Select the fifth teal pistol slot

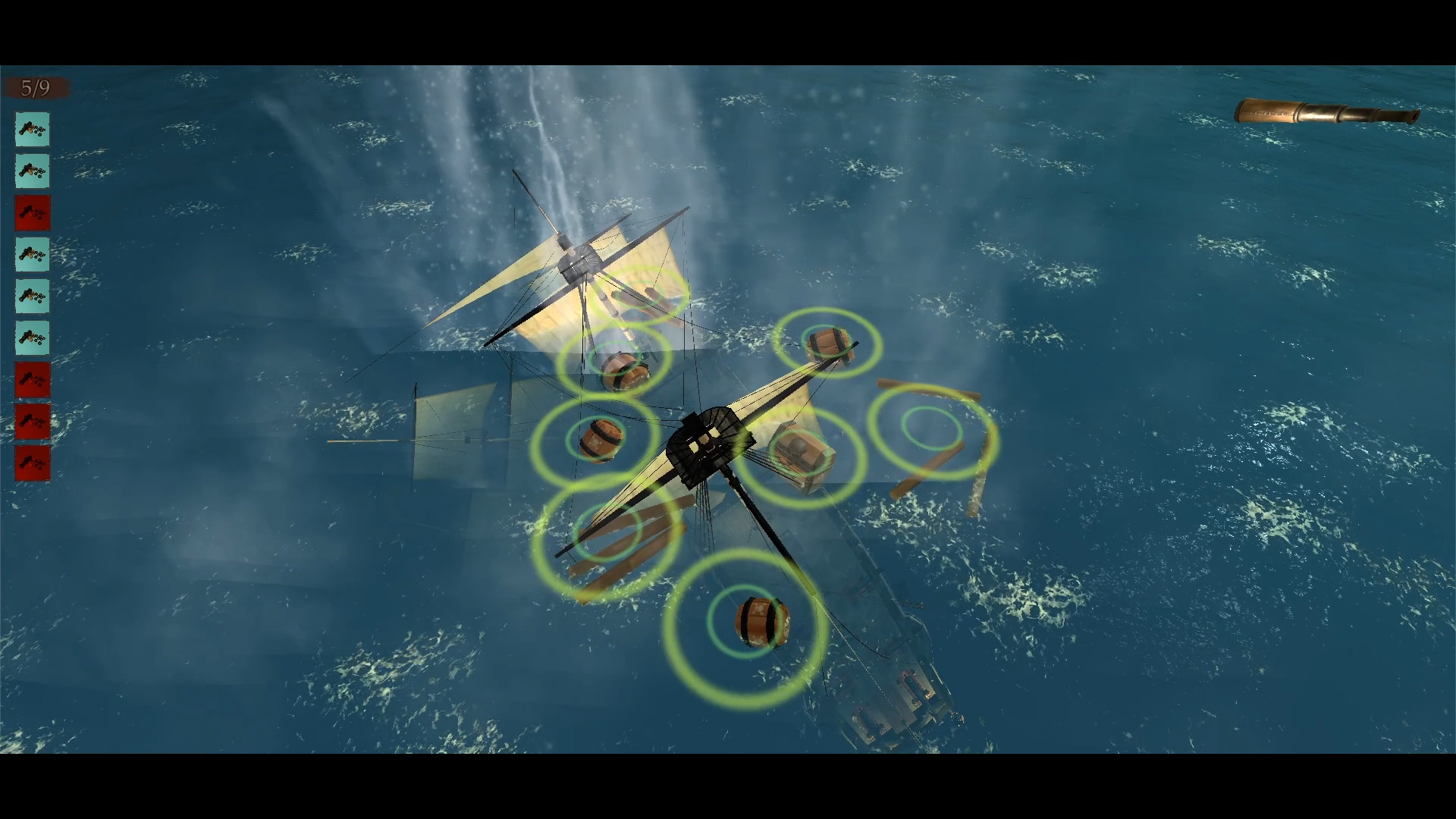[33, 297]
